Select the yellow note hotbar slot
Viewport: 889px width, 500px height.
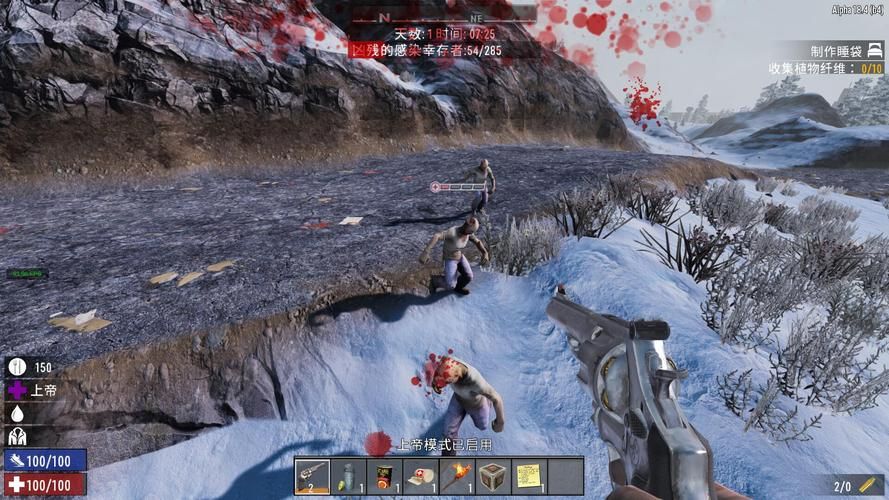coord(528,476)
